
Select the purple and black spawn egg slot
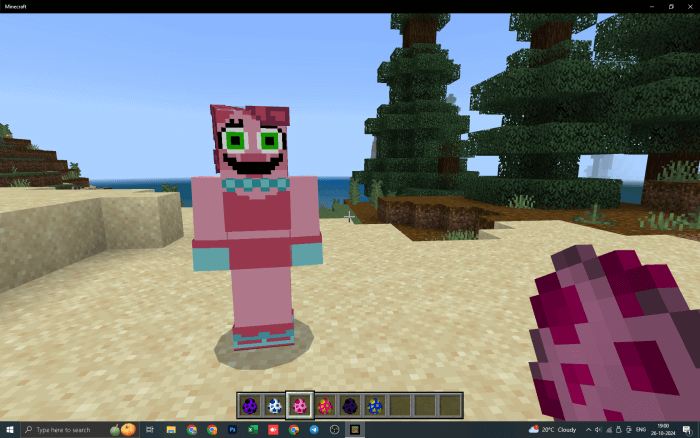249,405
